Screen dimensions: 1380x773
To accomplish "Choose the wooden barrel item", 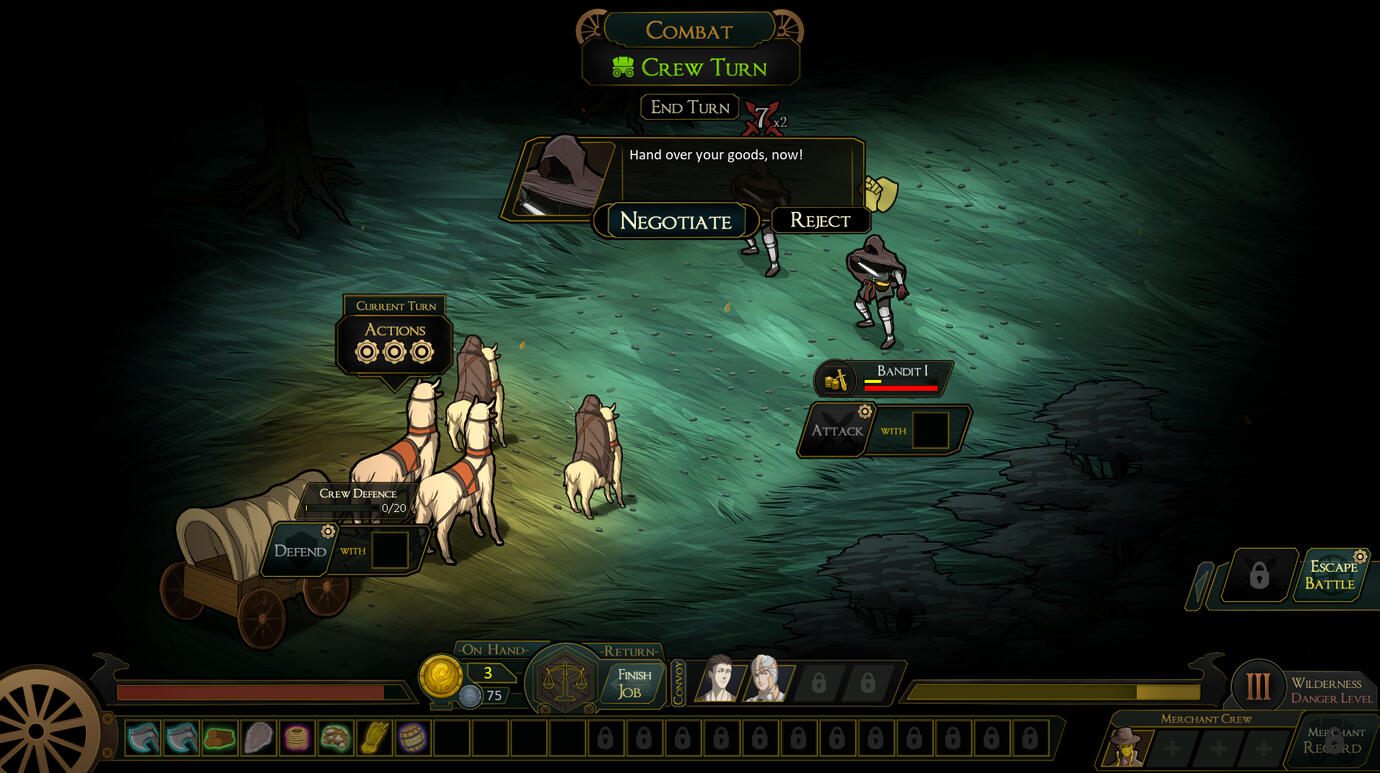I will point(412,738).
